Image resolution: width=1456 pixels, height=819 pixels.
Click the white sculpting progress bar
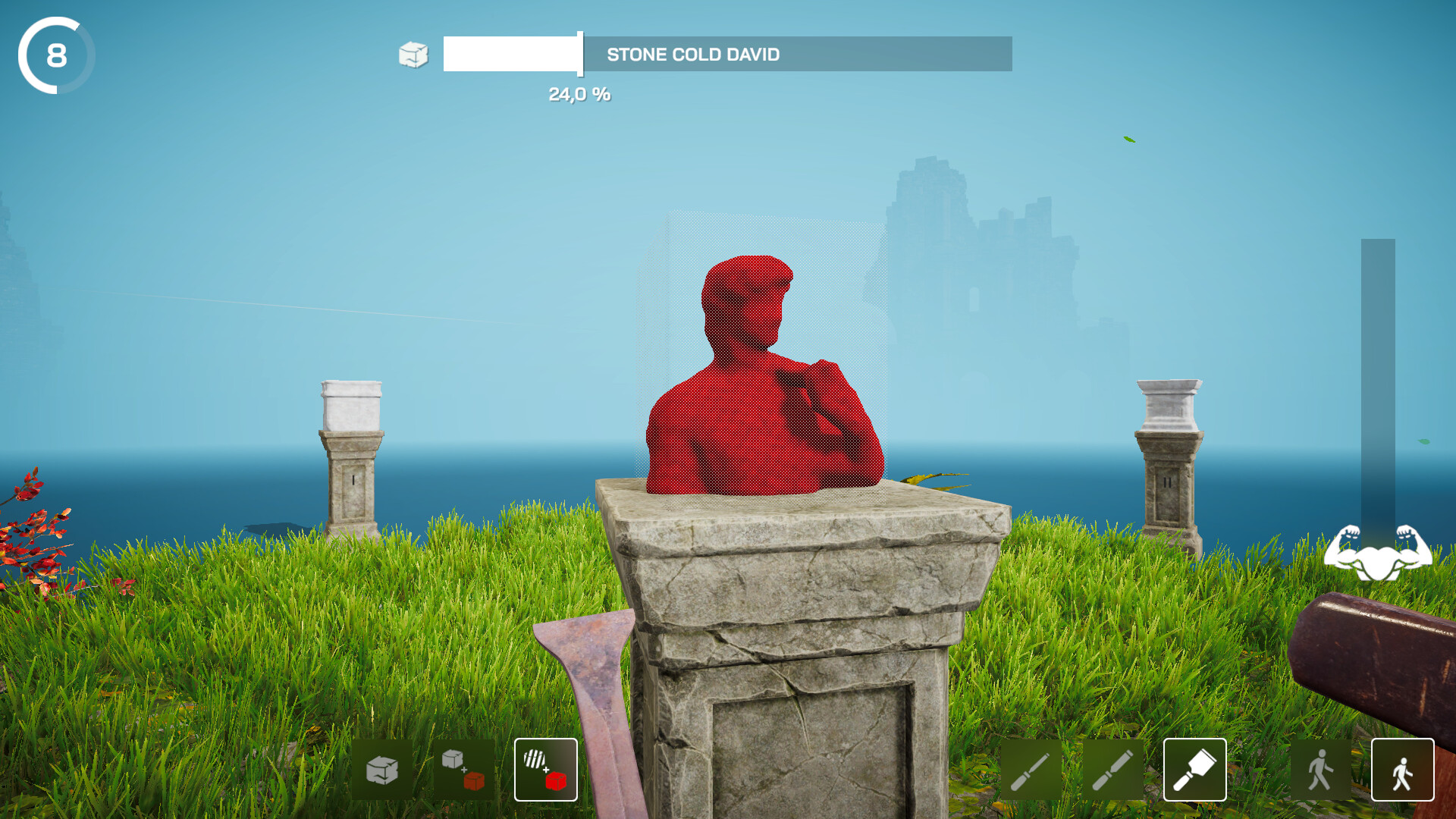coord(511,55)
